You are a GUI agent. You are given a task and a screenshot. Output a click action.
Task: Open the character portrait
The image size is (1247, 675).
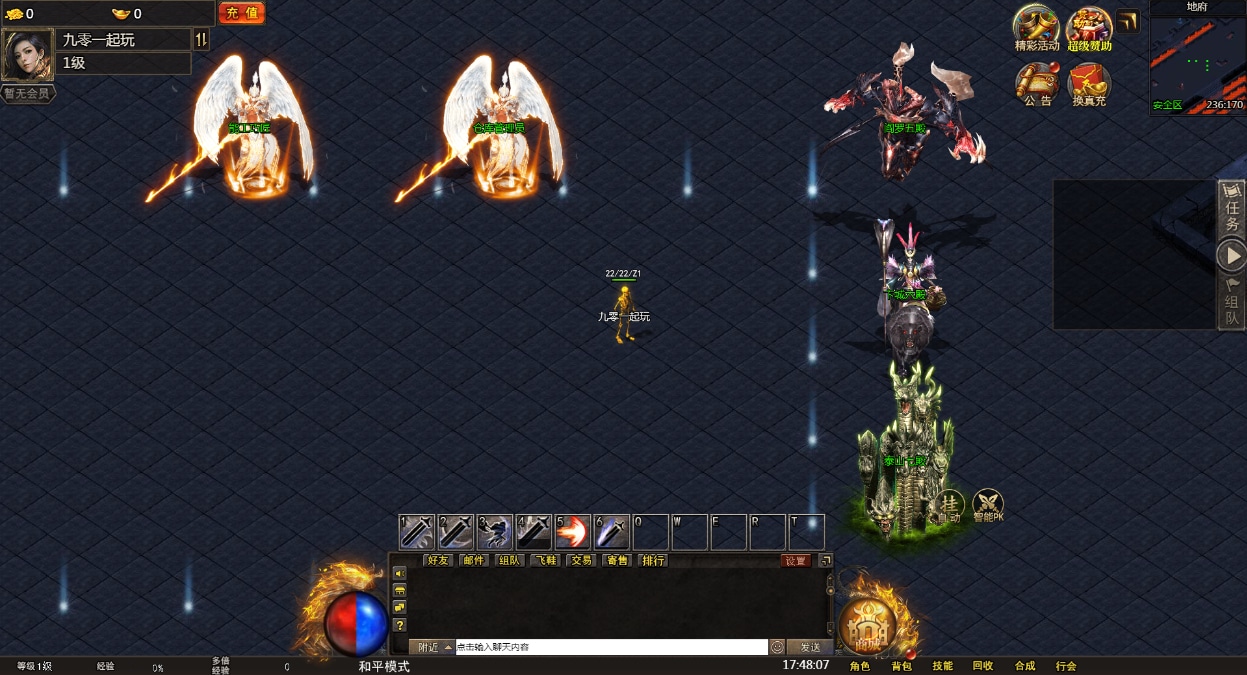pyautogui.click(x=27, y=54)
